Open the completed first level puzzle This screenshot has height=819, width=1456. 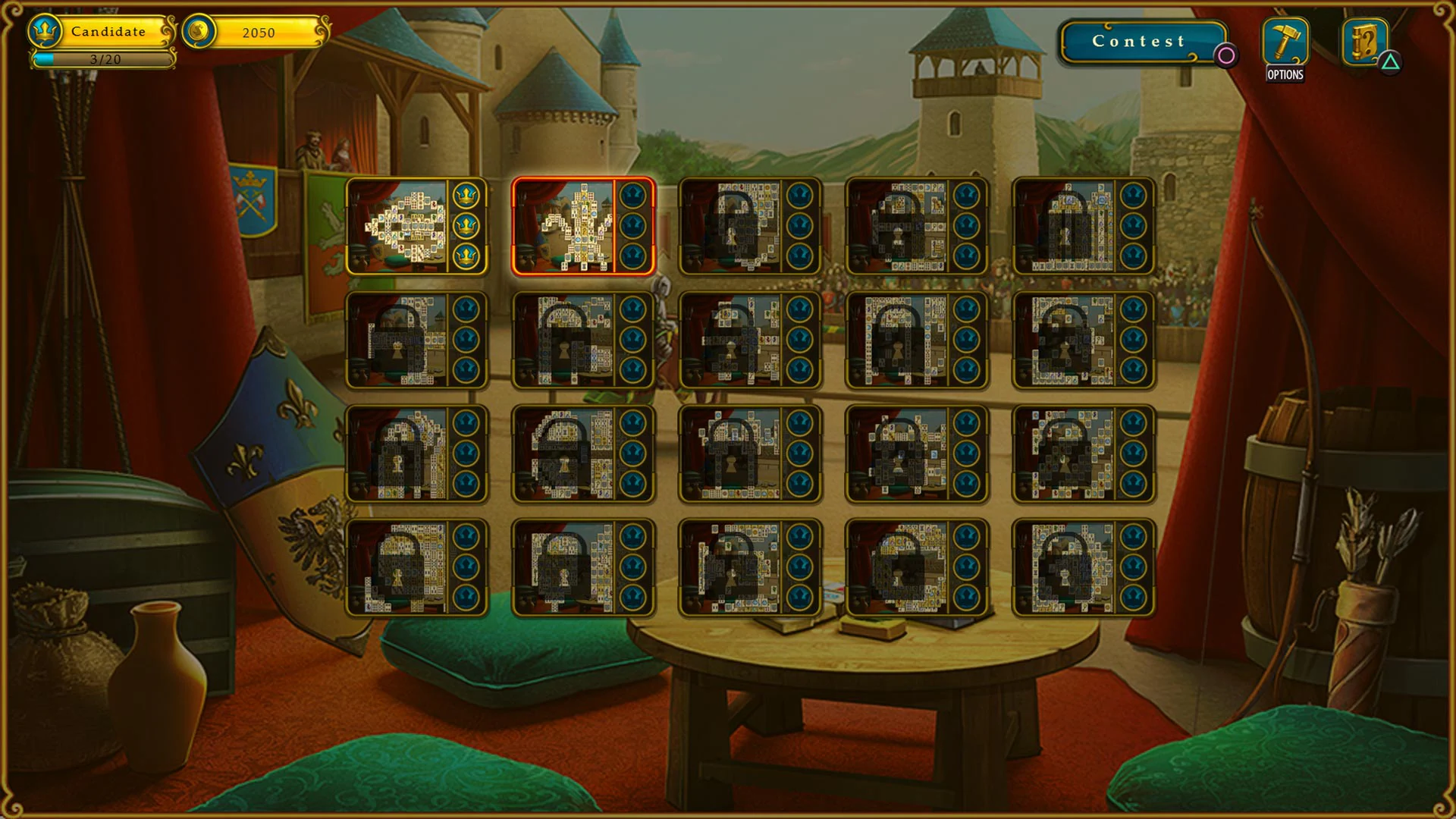tap(402, 226)
